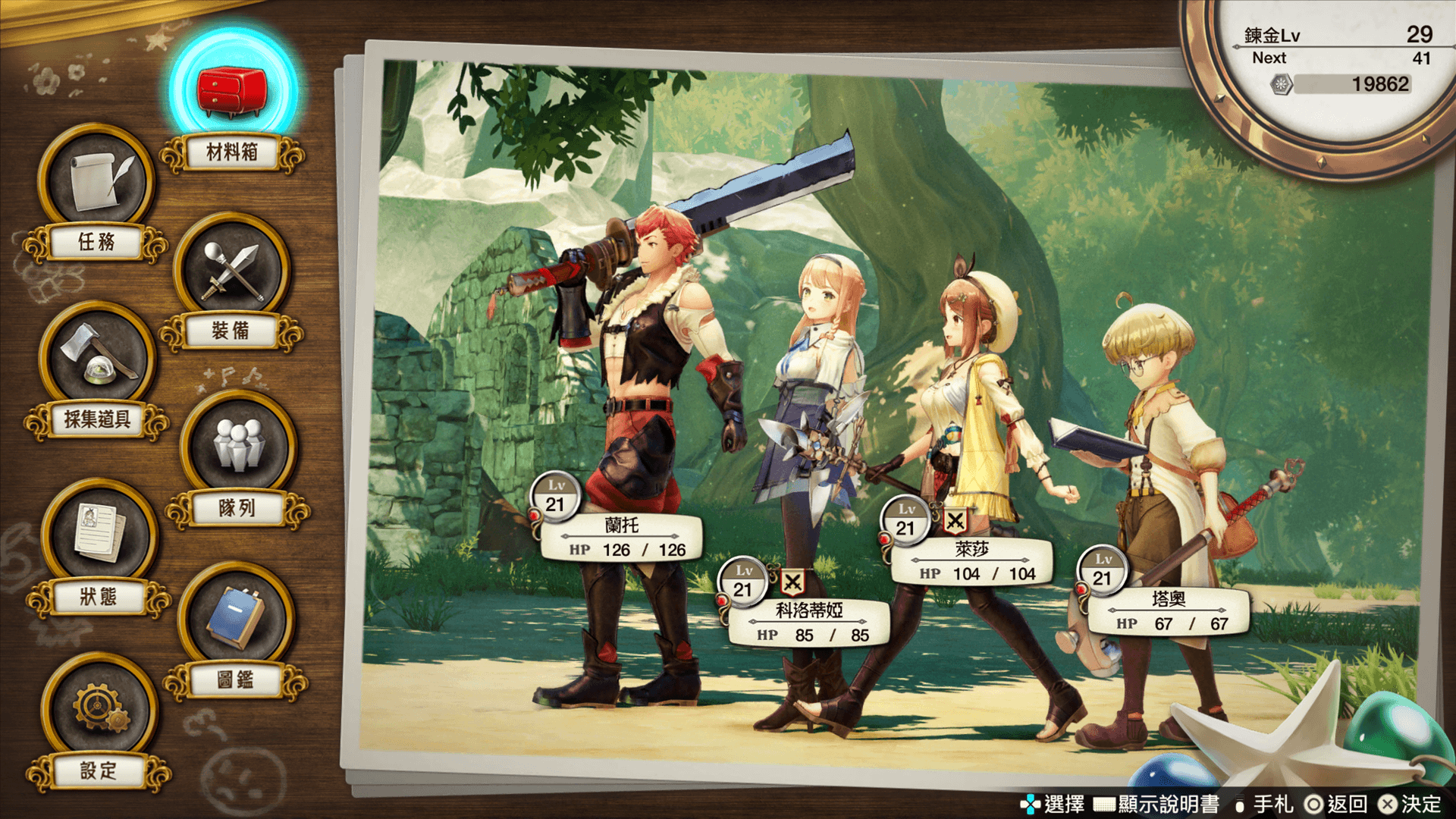Viewport: 1456px width, 819px height.
Task: Select 科洛蒂婭's character nameplate
Action: click(808, 623)
